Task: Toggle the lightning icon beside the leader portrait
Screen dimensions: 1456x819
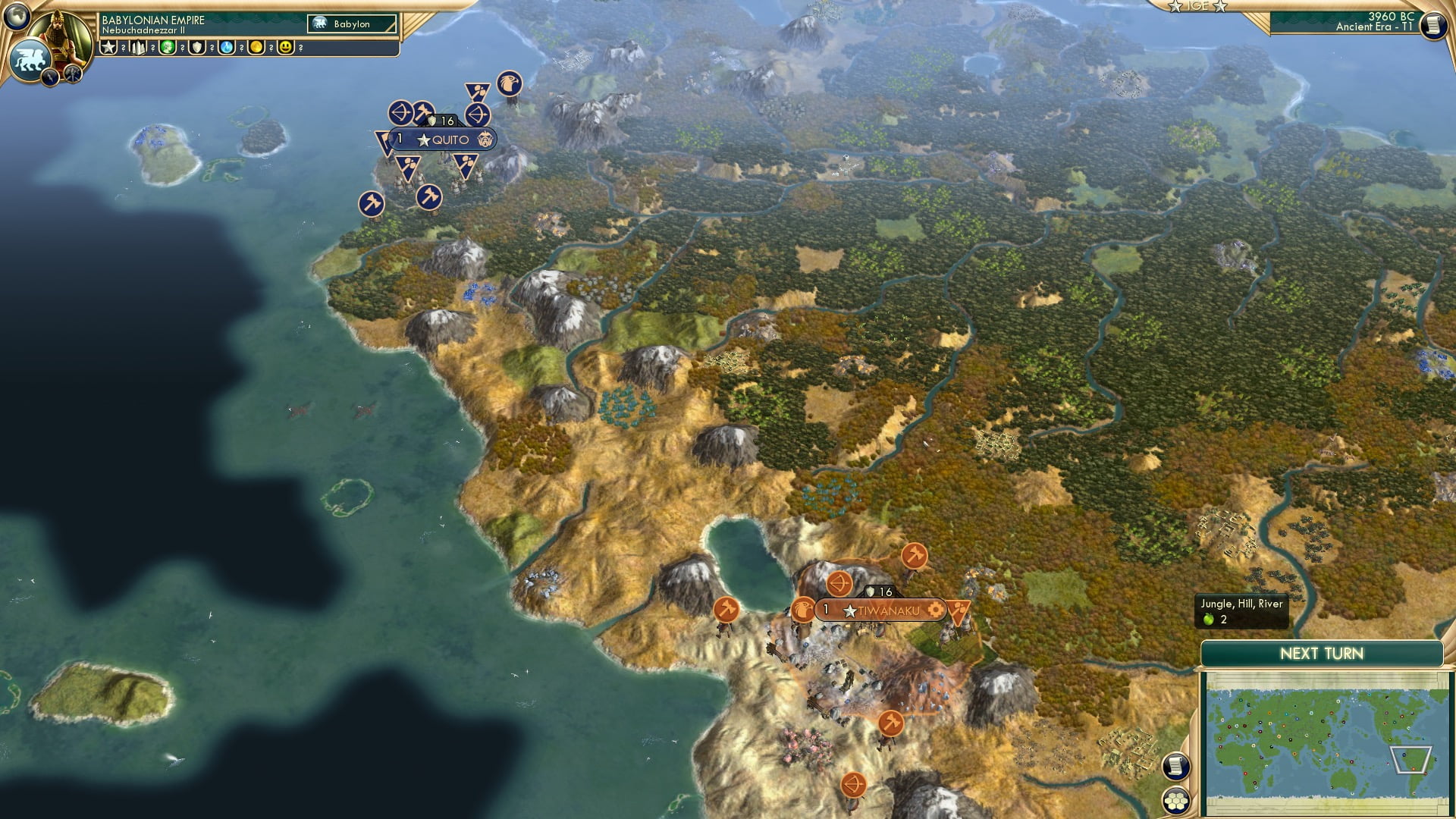Action: (50, 76)
